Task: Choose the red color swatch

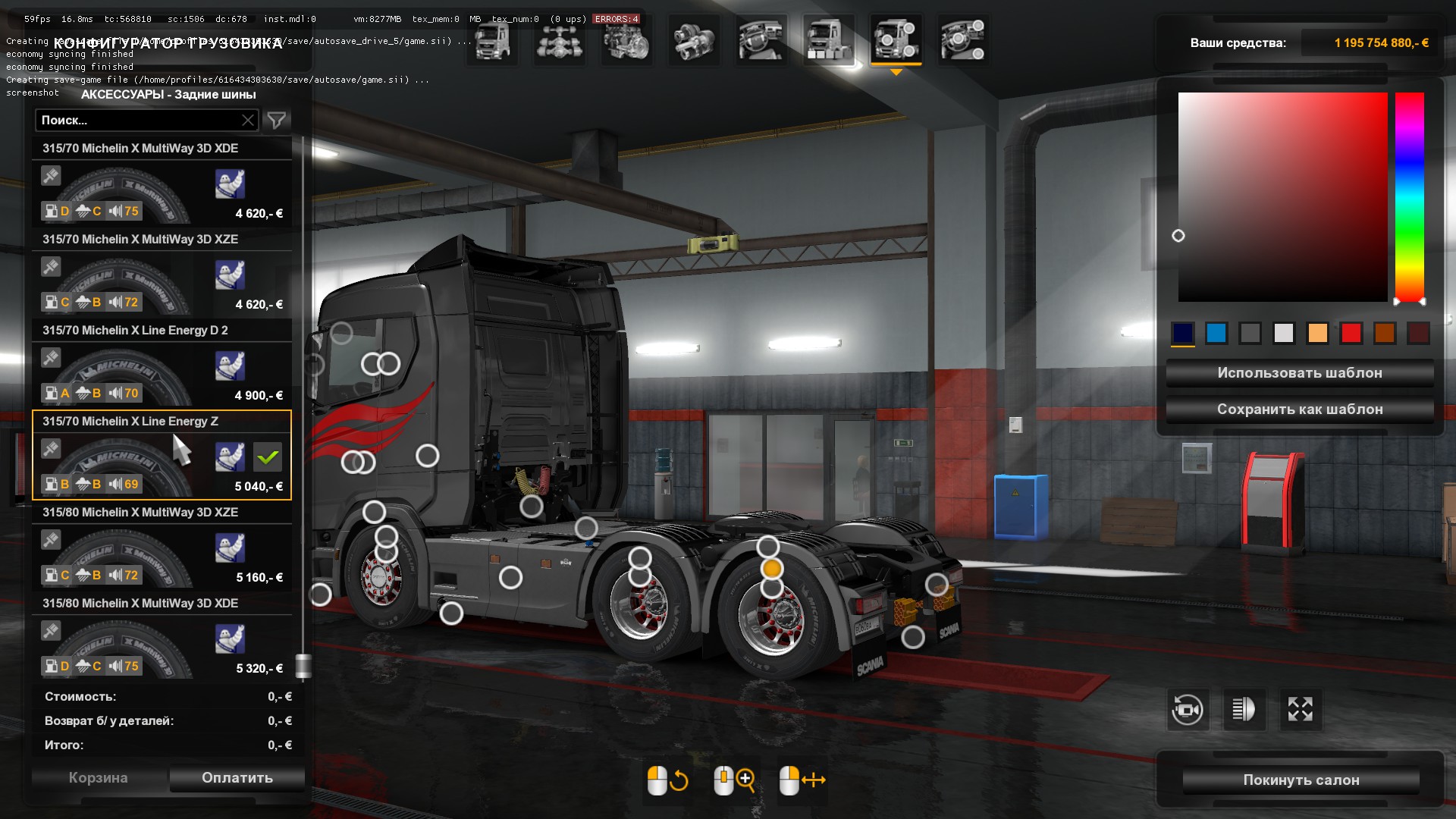Action: (x=1351, y=333)
